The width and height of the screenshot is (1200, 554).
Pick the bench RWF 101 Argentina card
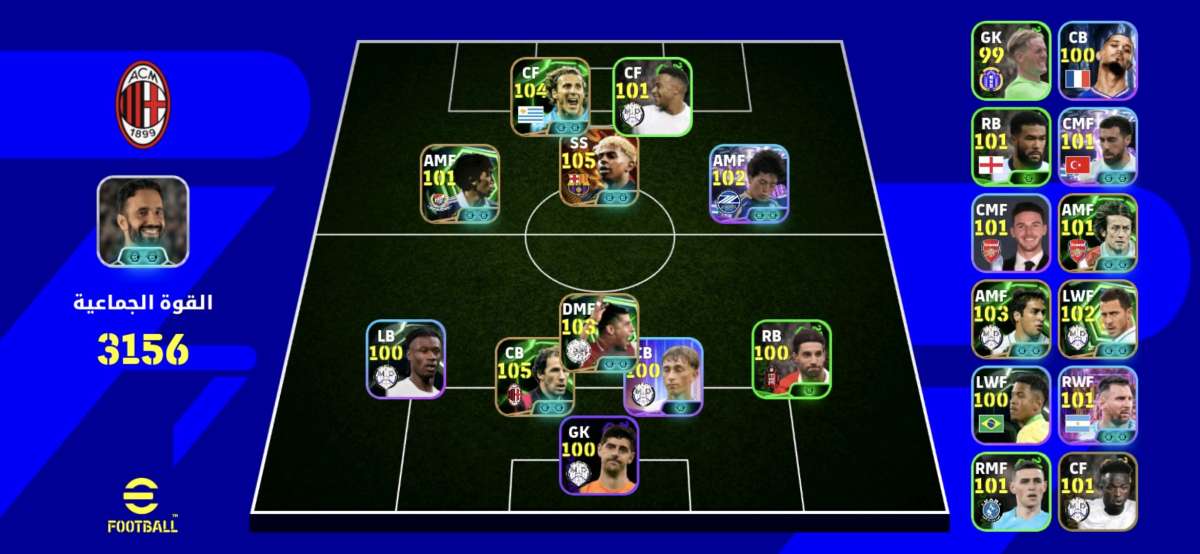1097,406
